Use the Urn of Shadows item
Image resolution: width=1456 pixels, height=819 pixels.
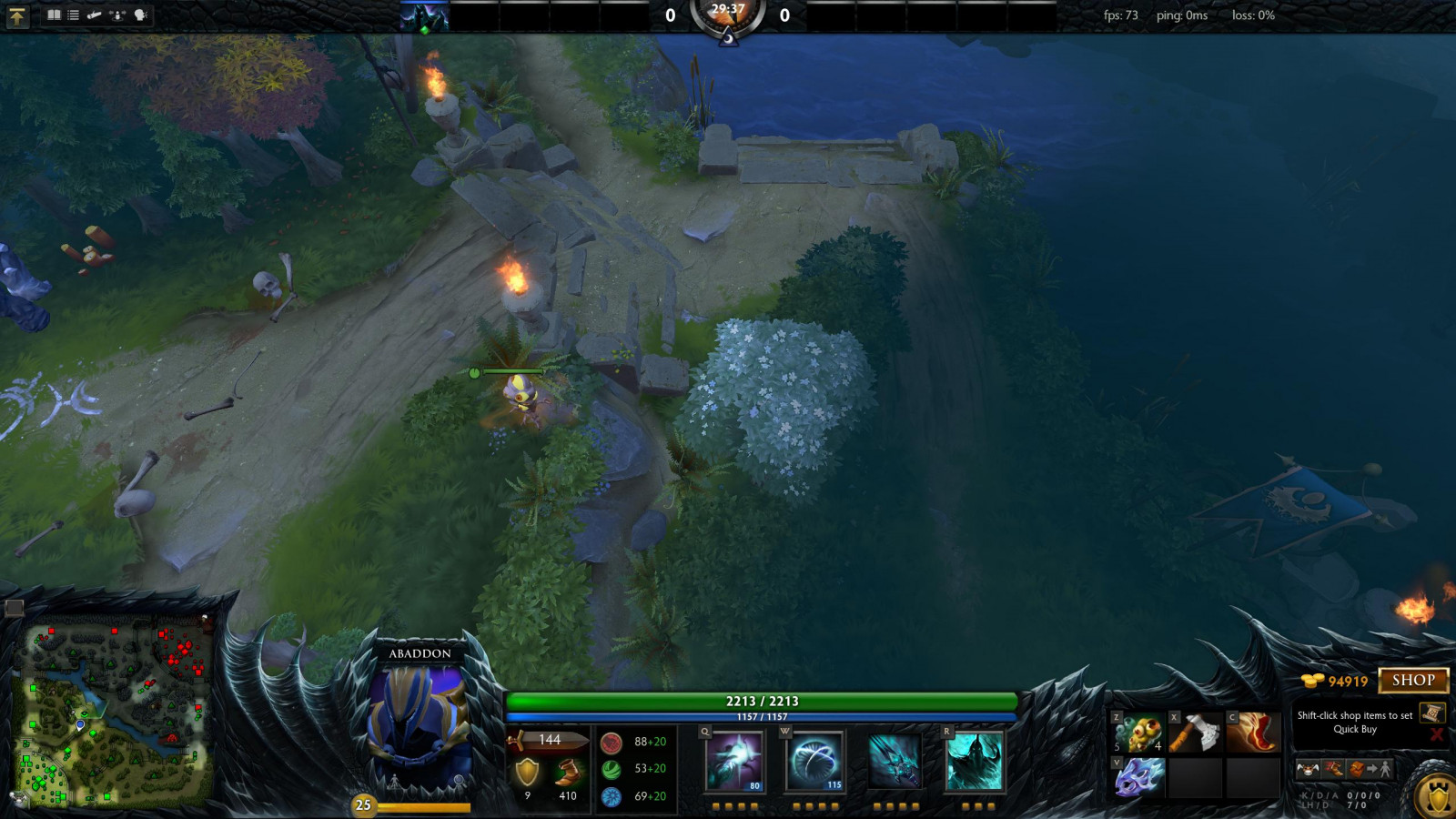coord(1138,733)
